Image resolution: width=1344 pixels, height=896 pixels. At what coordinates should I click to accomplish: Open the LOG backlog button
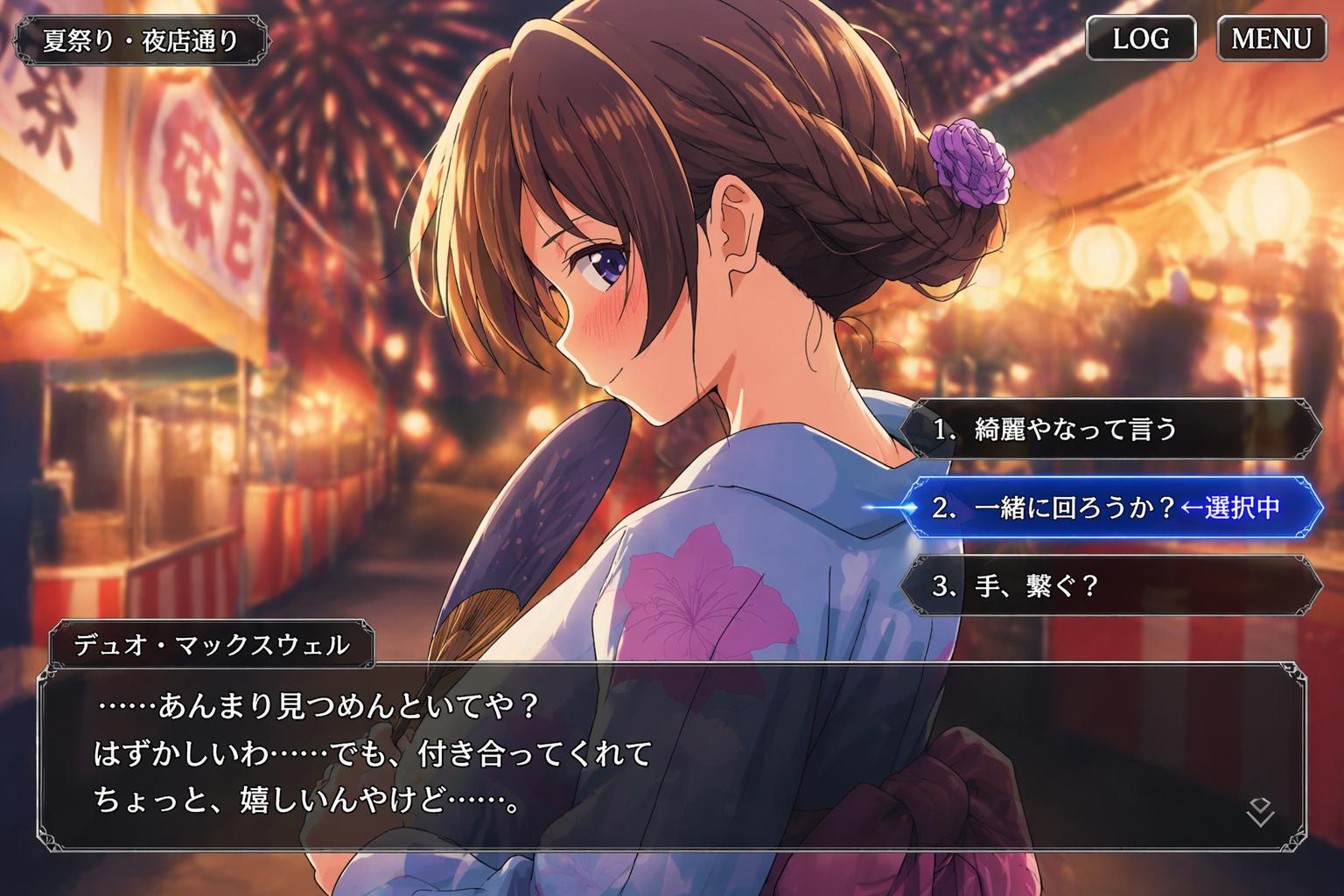click(1140, 39)
